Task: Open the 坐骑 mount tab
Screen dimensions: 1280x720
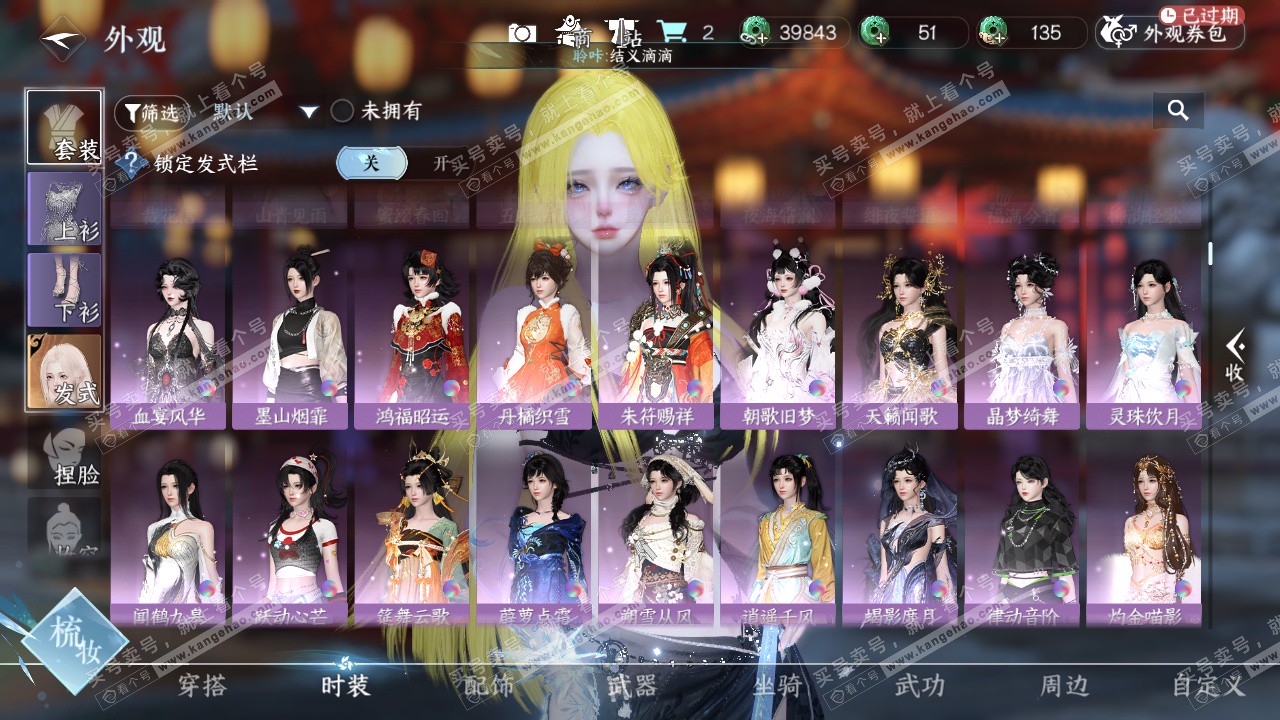Action: (777, 686)
